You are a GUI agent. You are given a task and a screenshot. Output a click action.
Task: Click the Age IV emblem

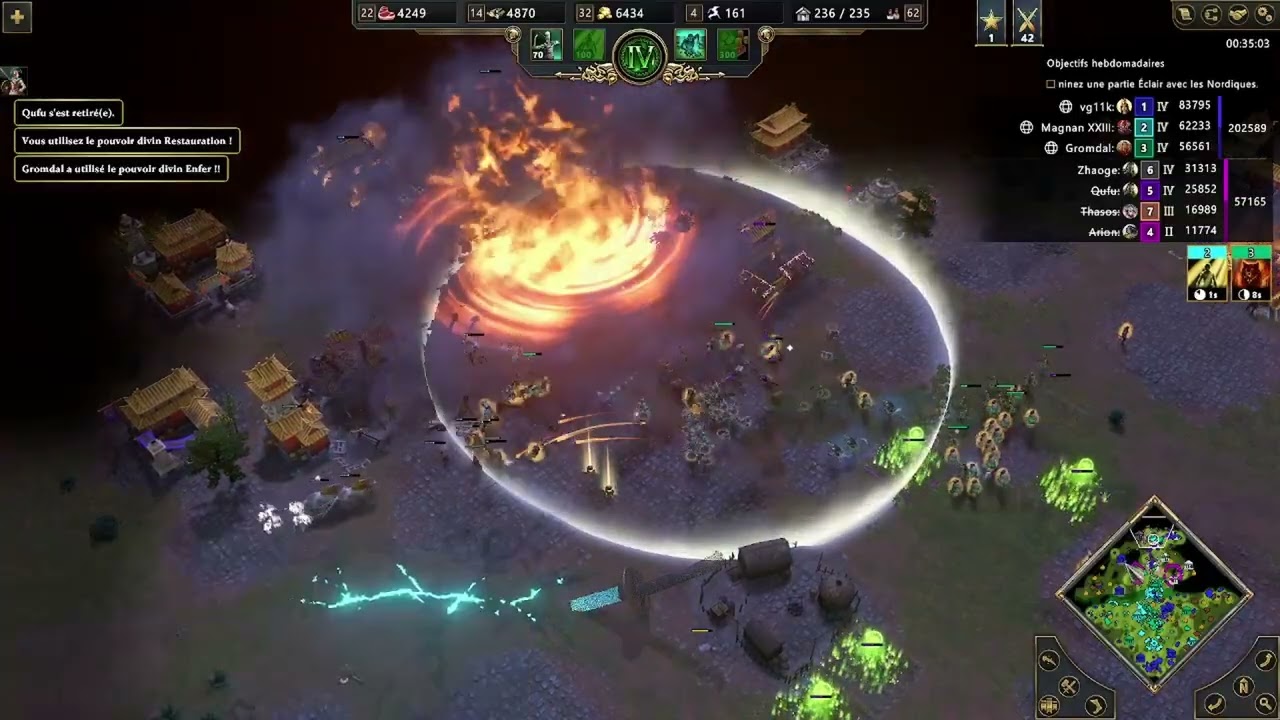click(x=640, y=57)
